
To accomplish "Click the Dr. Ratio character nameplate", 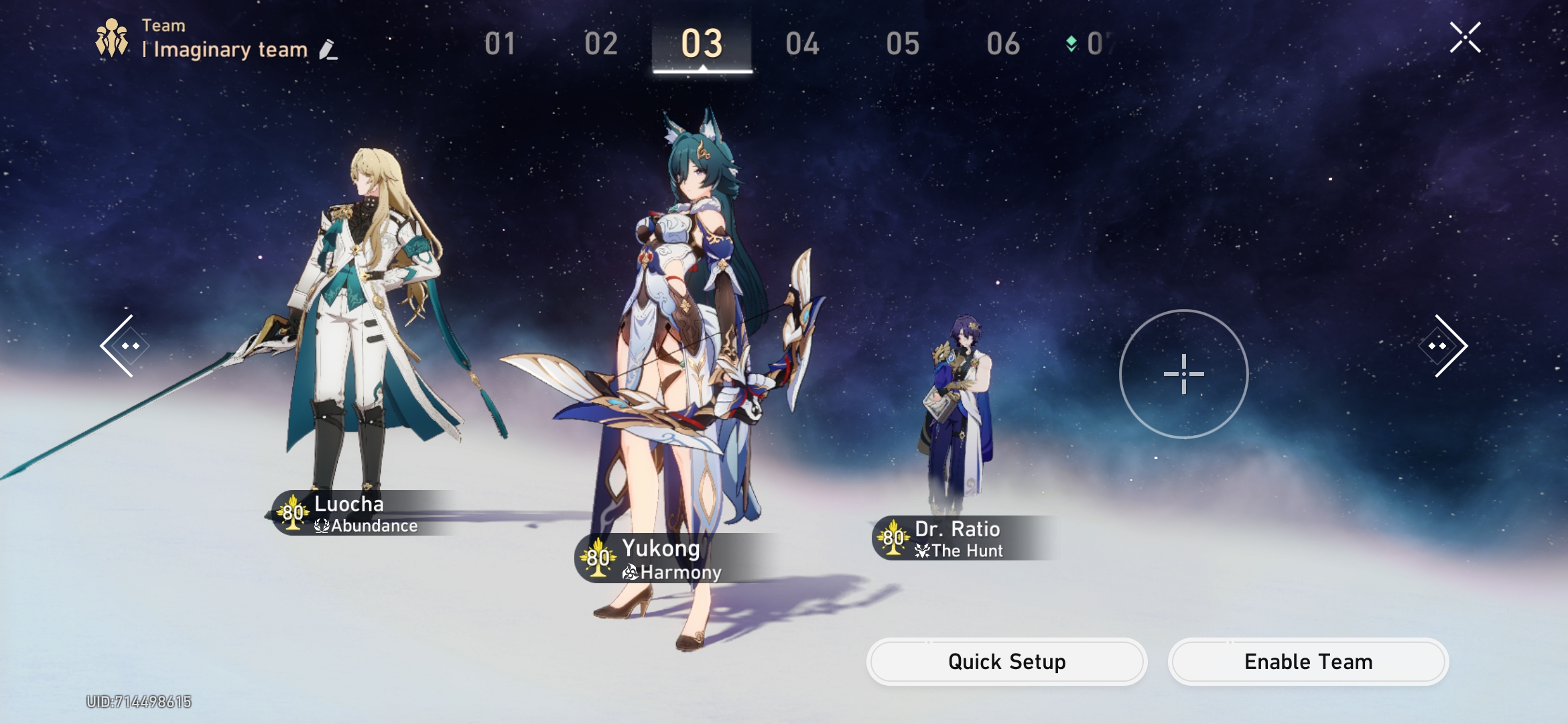I will pos(958,530).
